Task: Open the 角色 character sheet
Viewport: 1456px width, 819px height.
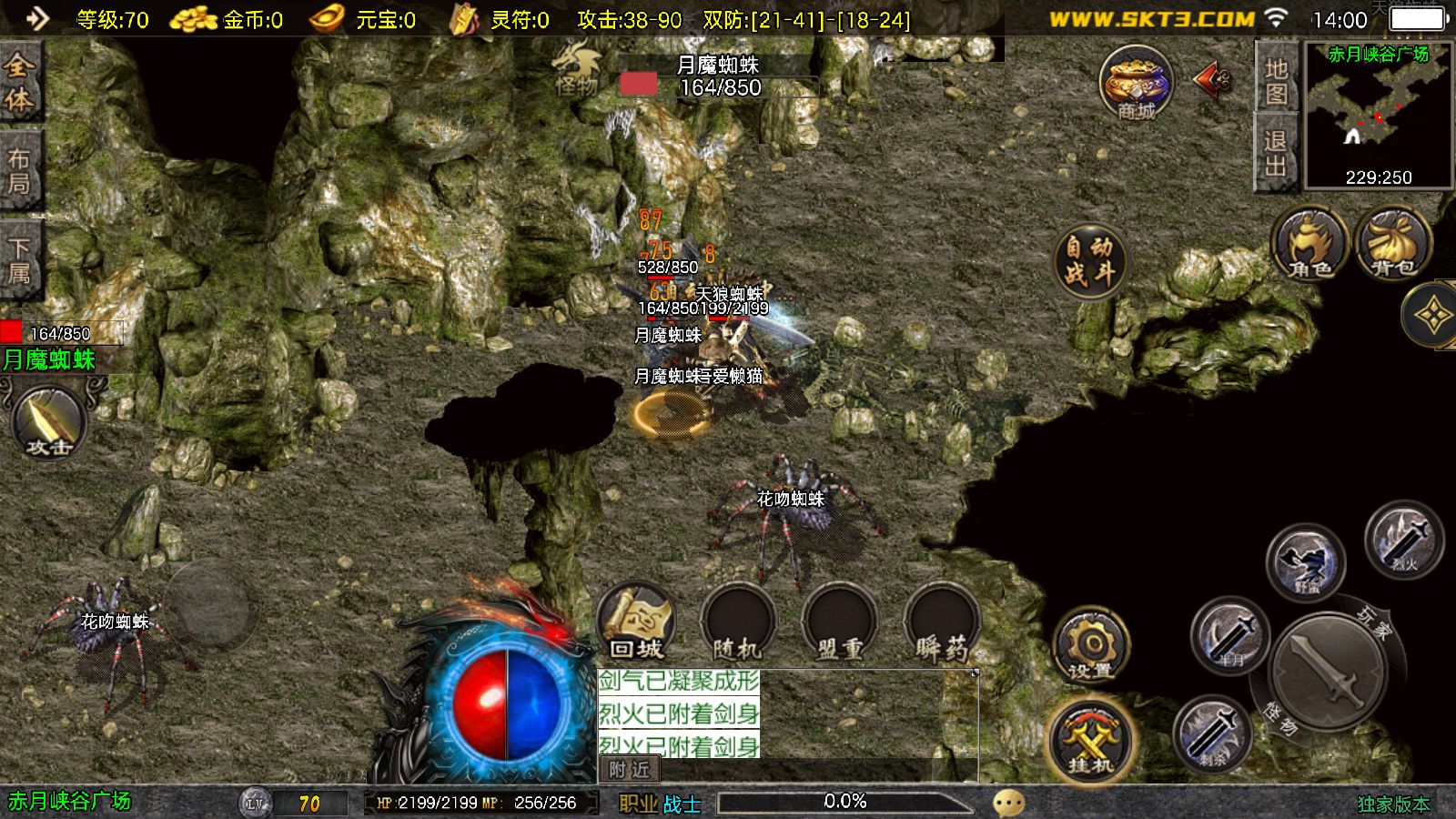Action: pos(1309,244)
